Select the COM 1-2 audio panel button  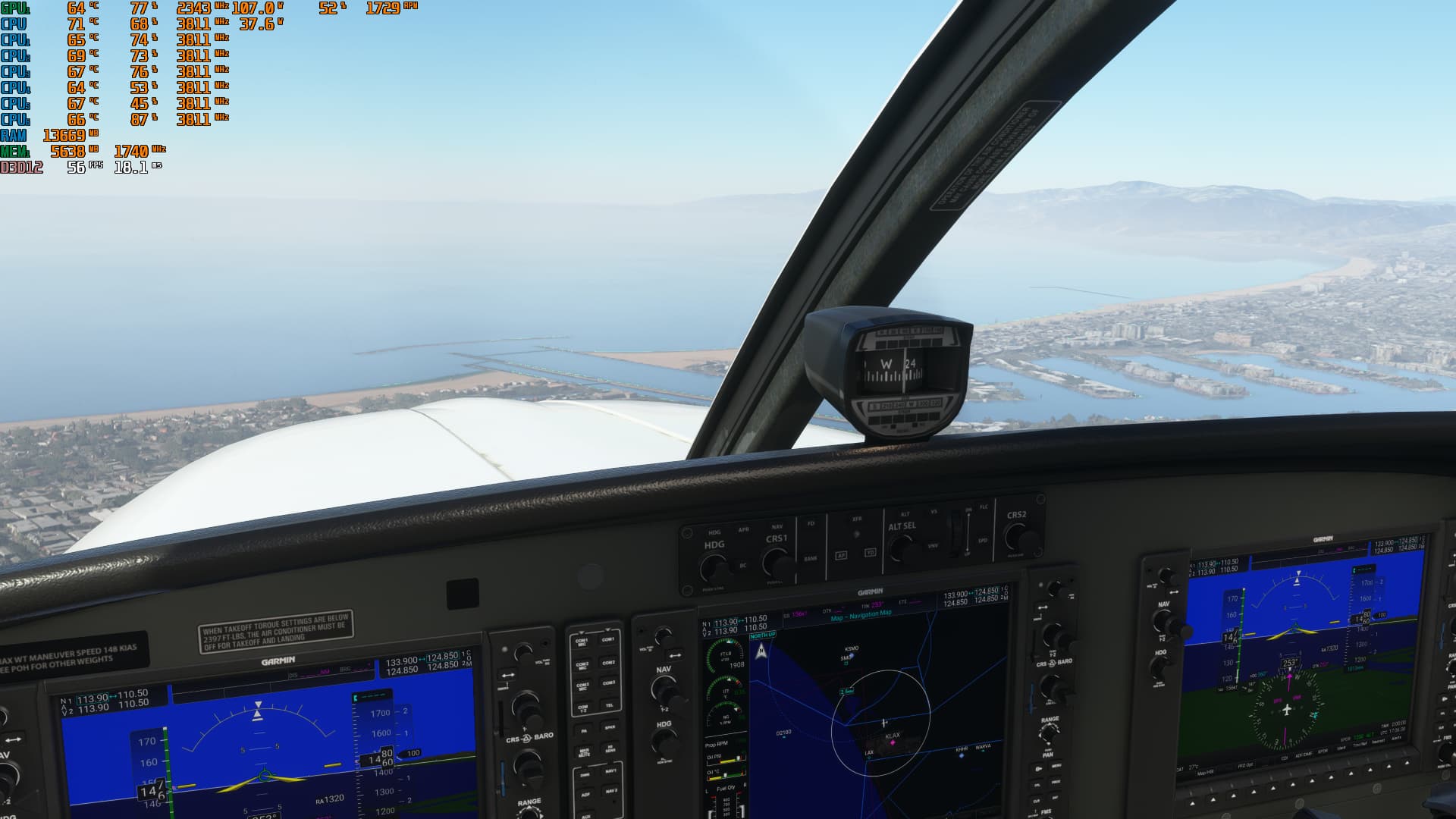coord(582,709)
